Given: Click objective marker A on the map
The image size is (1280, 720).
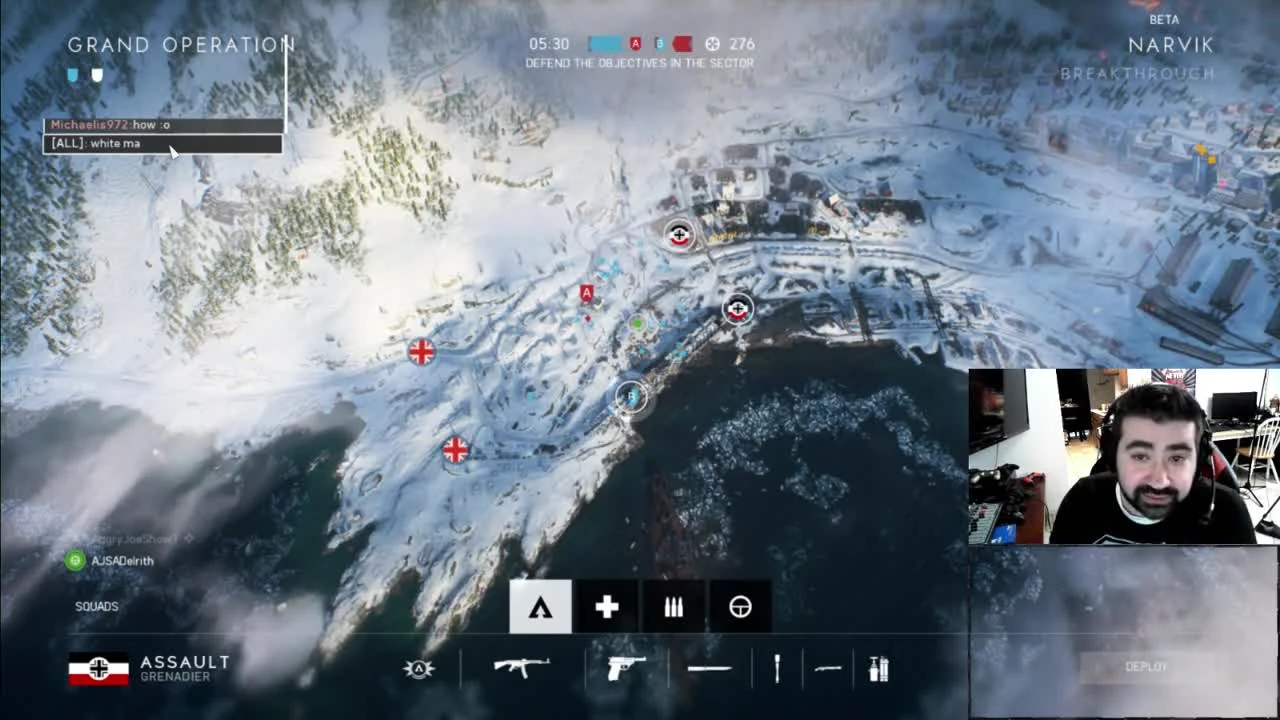Looking at the screenshot, I should point(586,292).
